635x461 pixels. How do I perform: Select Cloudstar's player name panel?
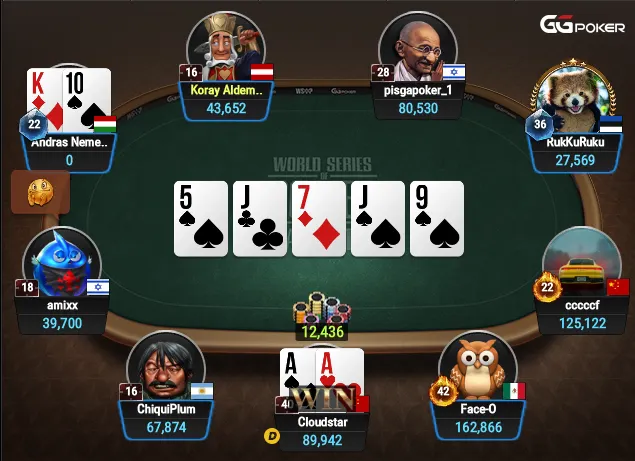323,431
